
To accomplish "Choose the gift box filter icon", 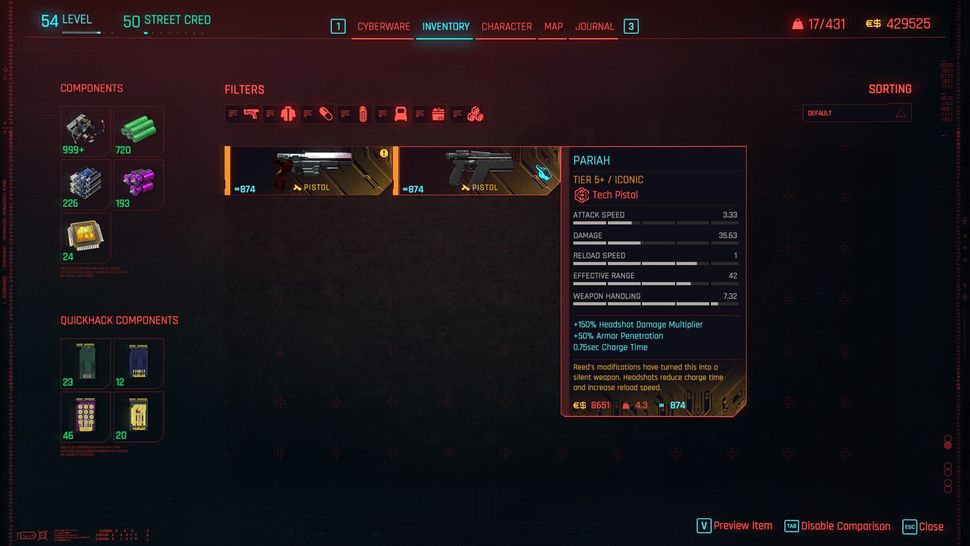I will (438, 114).
